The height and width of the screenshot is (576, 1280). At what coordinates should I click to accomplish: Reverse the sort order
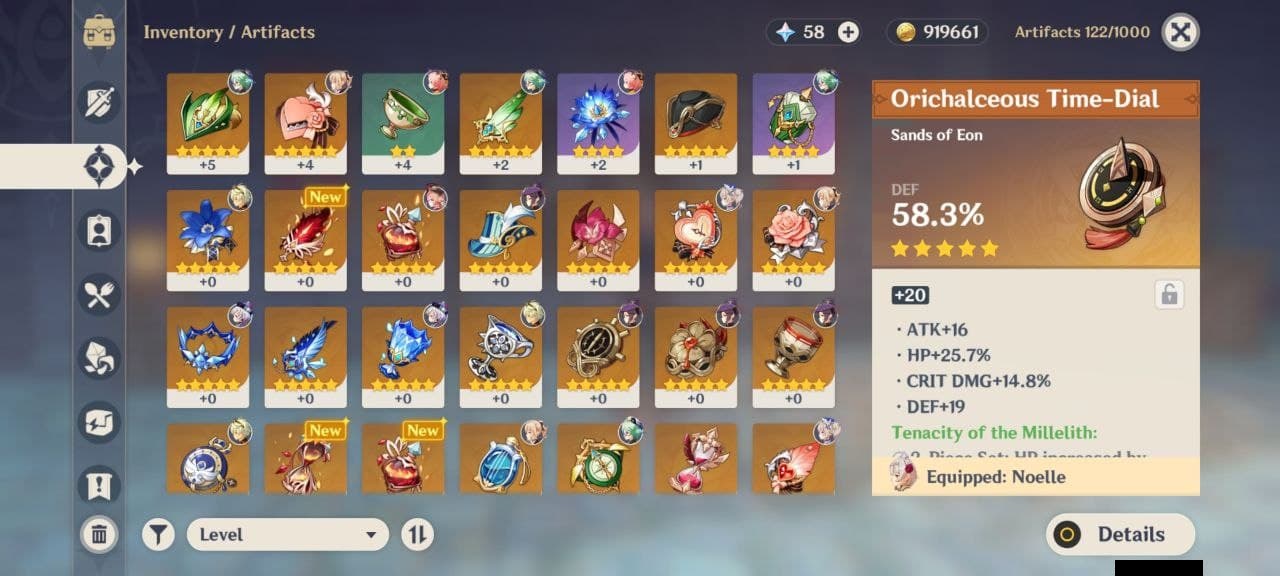[x=417, y=534]
